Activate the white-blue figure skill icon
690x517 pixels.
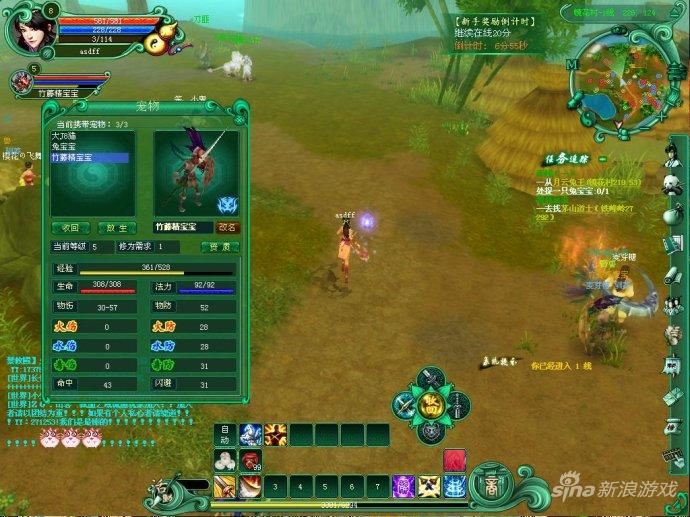tap(250, 435)
